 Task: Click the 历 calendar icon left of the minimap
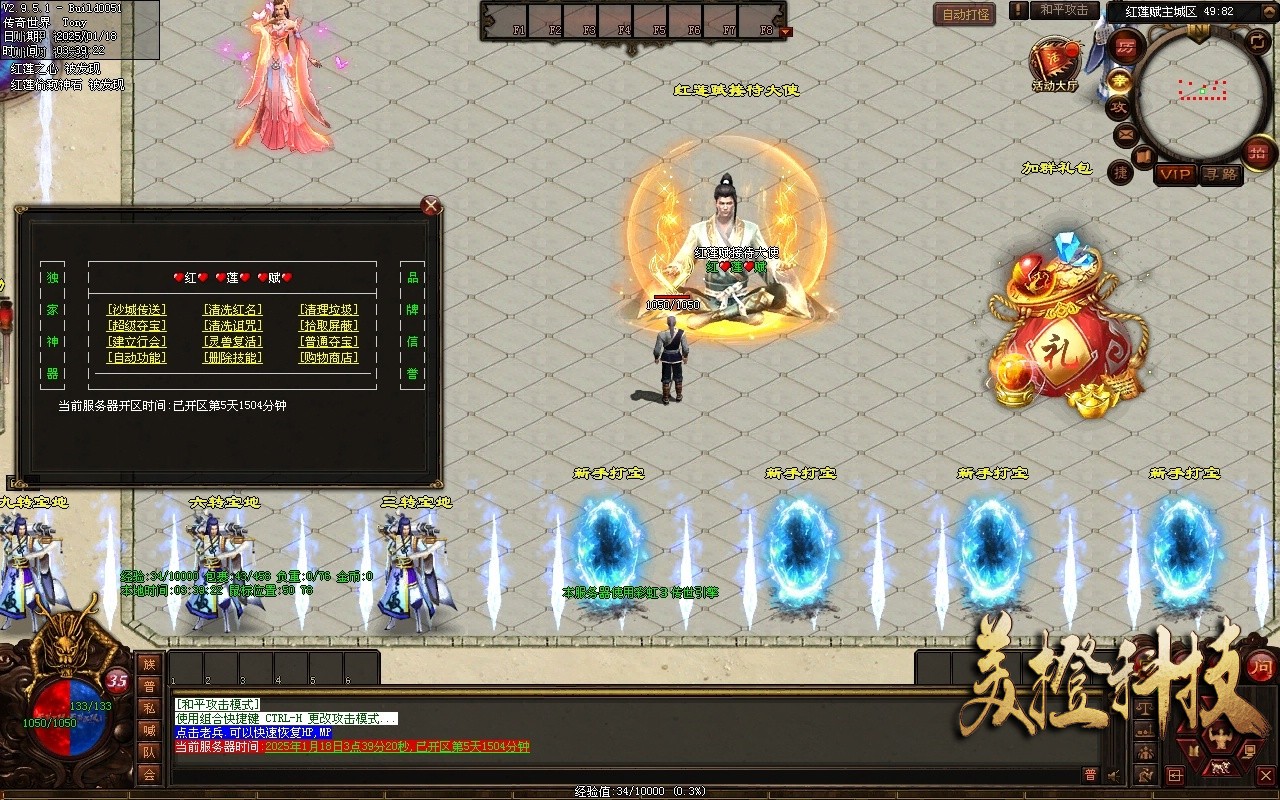pyautogui.click(x=1126, y=46)
